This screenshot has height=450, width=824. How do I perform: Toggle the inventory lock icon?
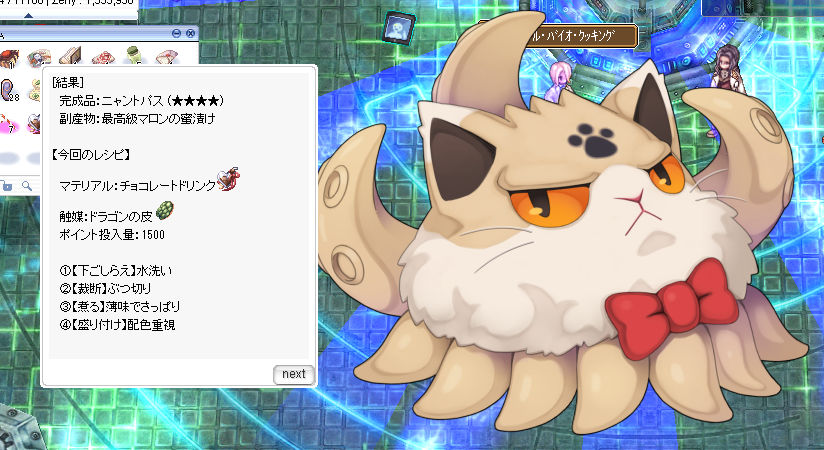(x=7, y=185)
